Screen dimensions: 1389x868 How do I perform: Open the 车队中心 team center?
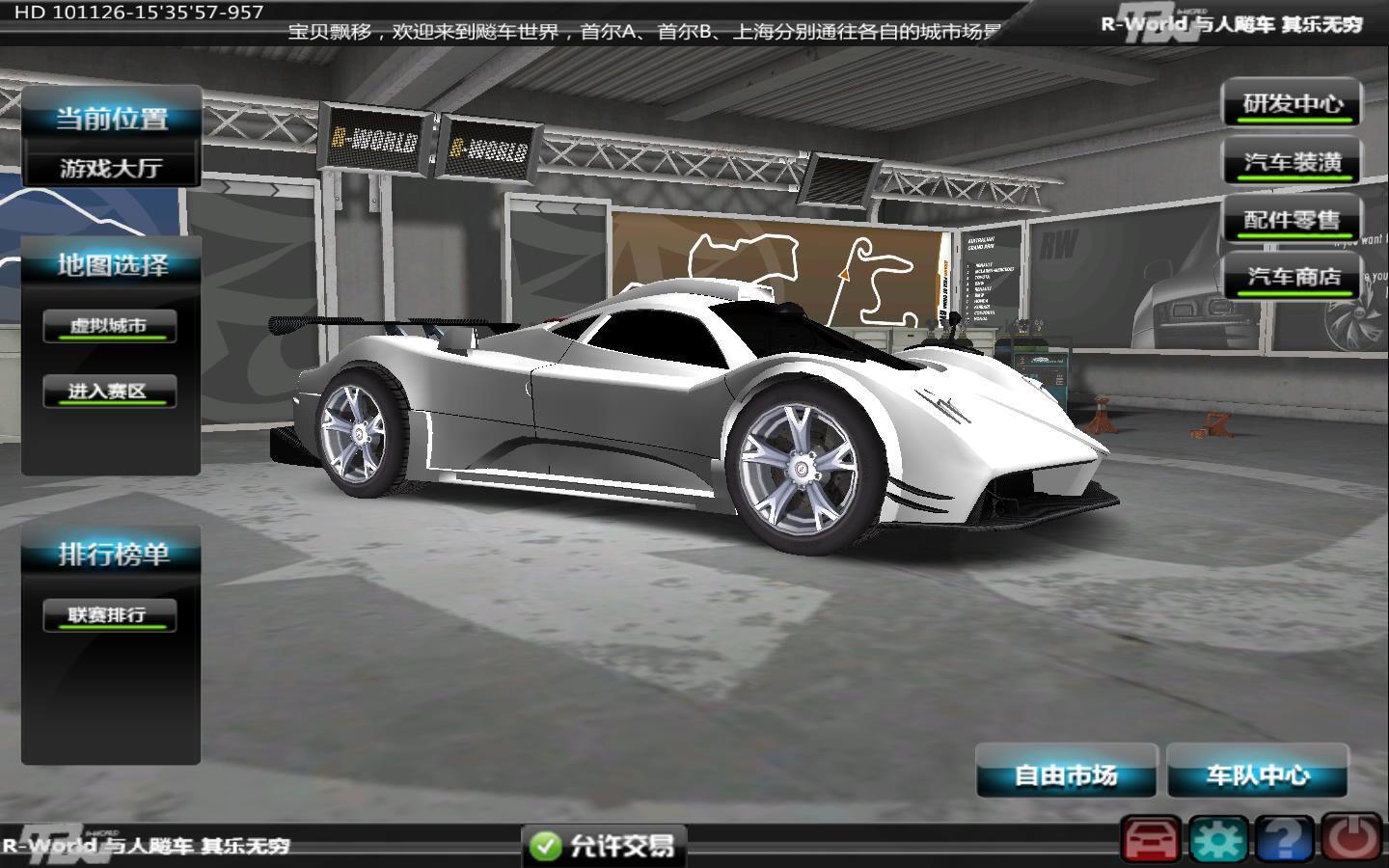click(1258, 774)
